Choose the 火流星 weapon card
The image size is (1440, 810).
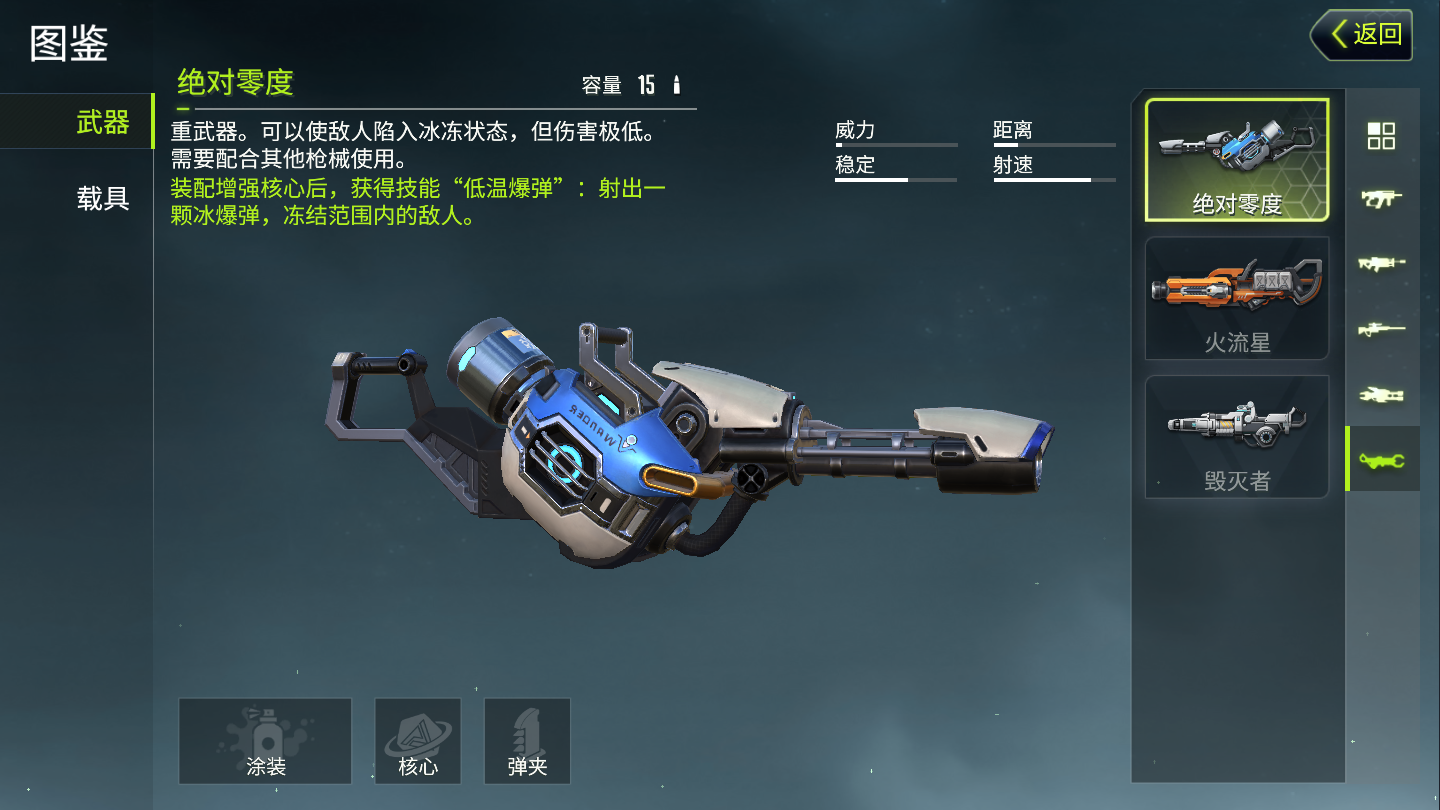pos(1237,298)
